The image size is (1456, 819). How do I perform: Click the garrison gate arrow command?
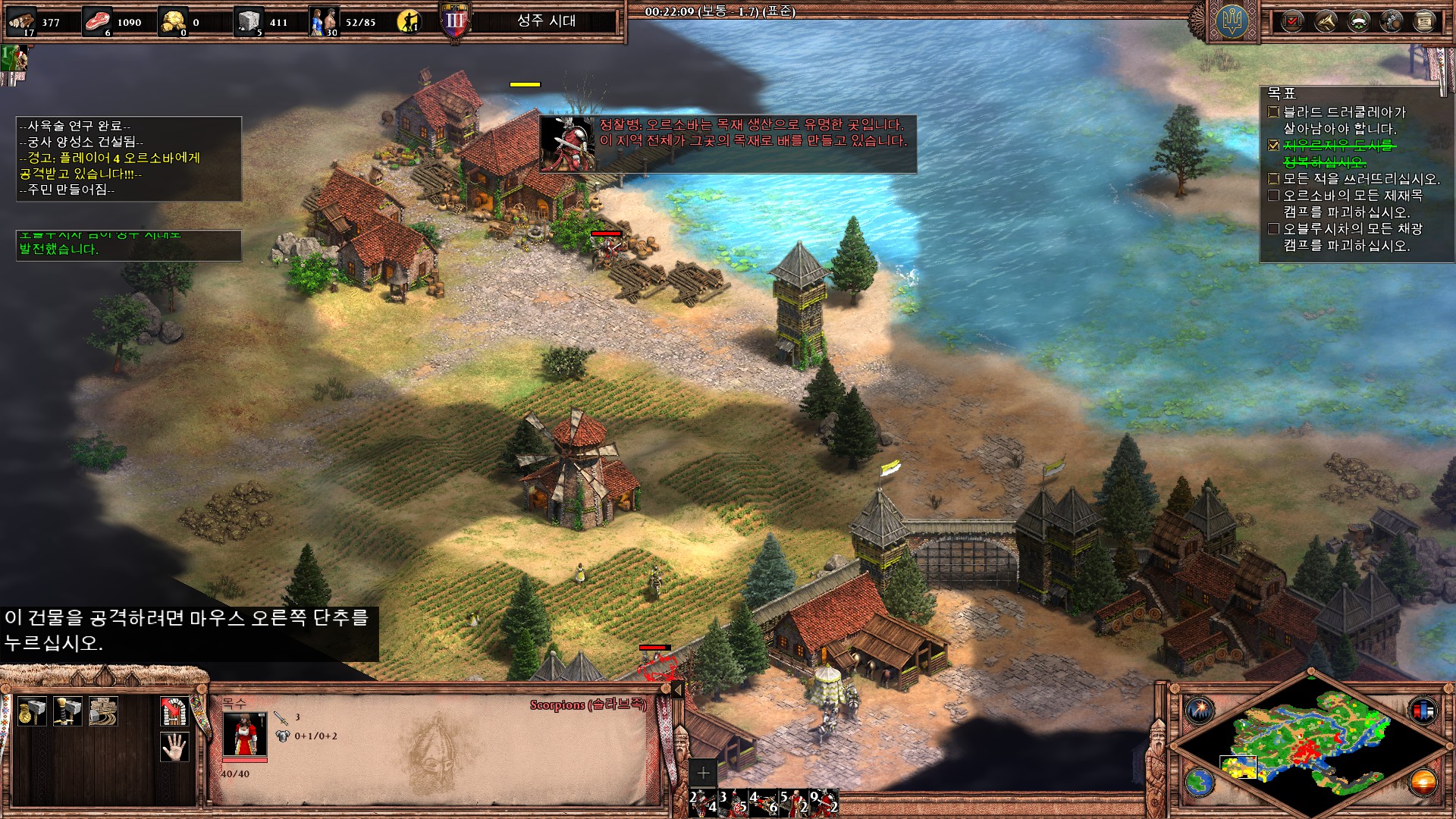174,711
